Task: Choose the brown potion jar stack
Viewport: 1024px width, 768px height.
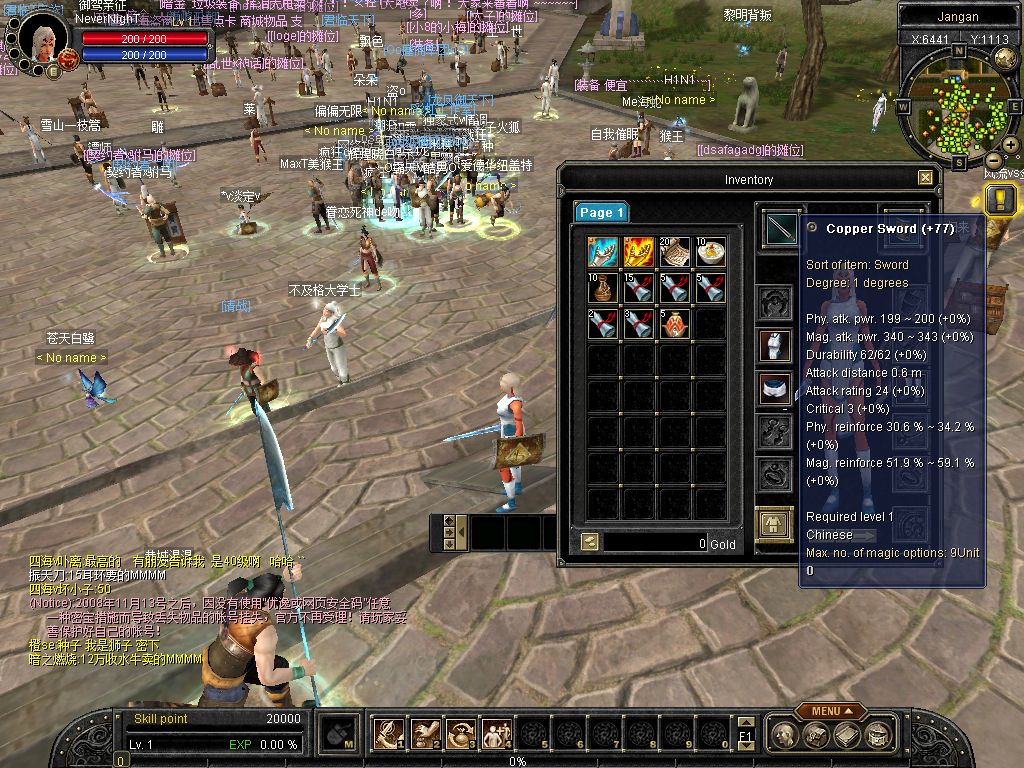Action: pos(603,288)
